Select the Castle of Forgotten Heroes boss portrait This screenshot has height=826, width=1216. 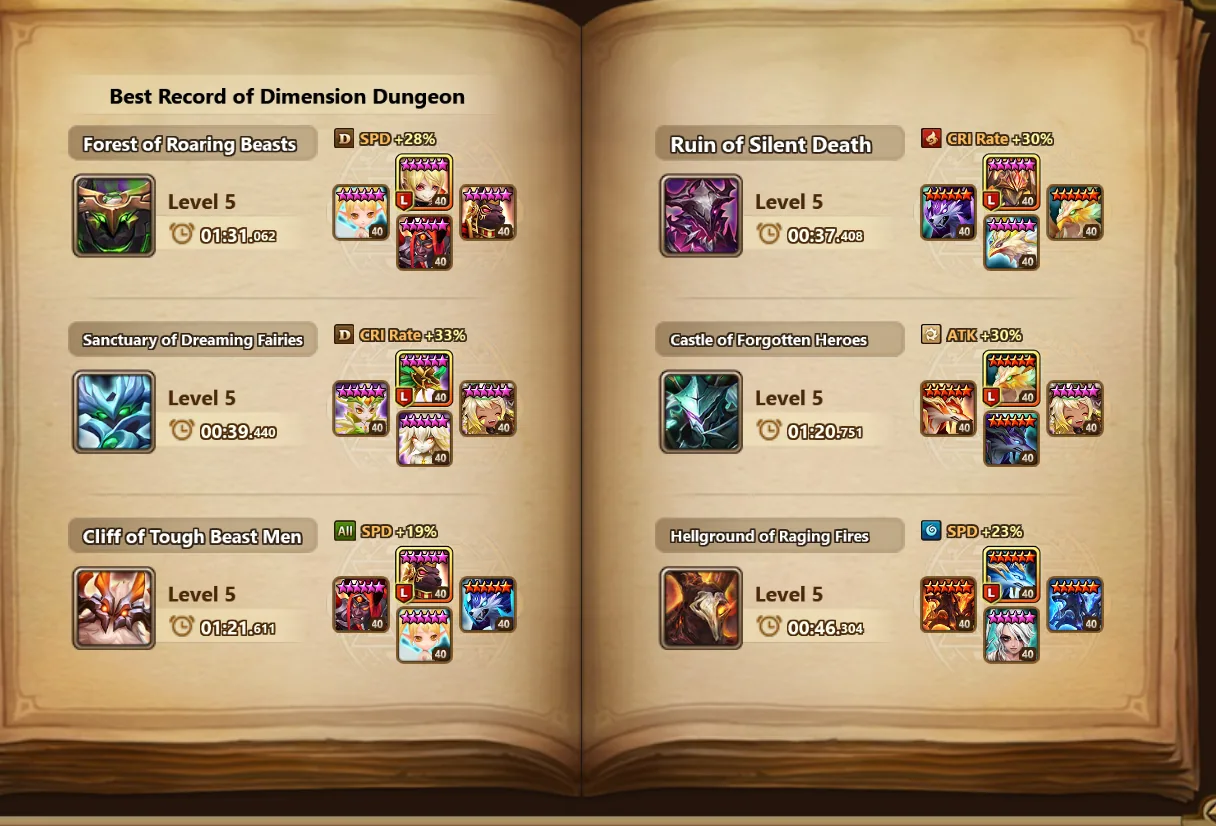pos(701,412)
